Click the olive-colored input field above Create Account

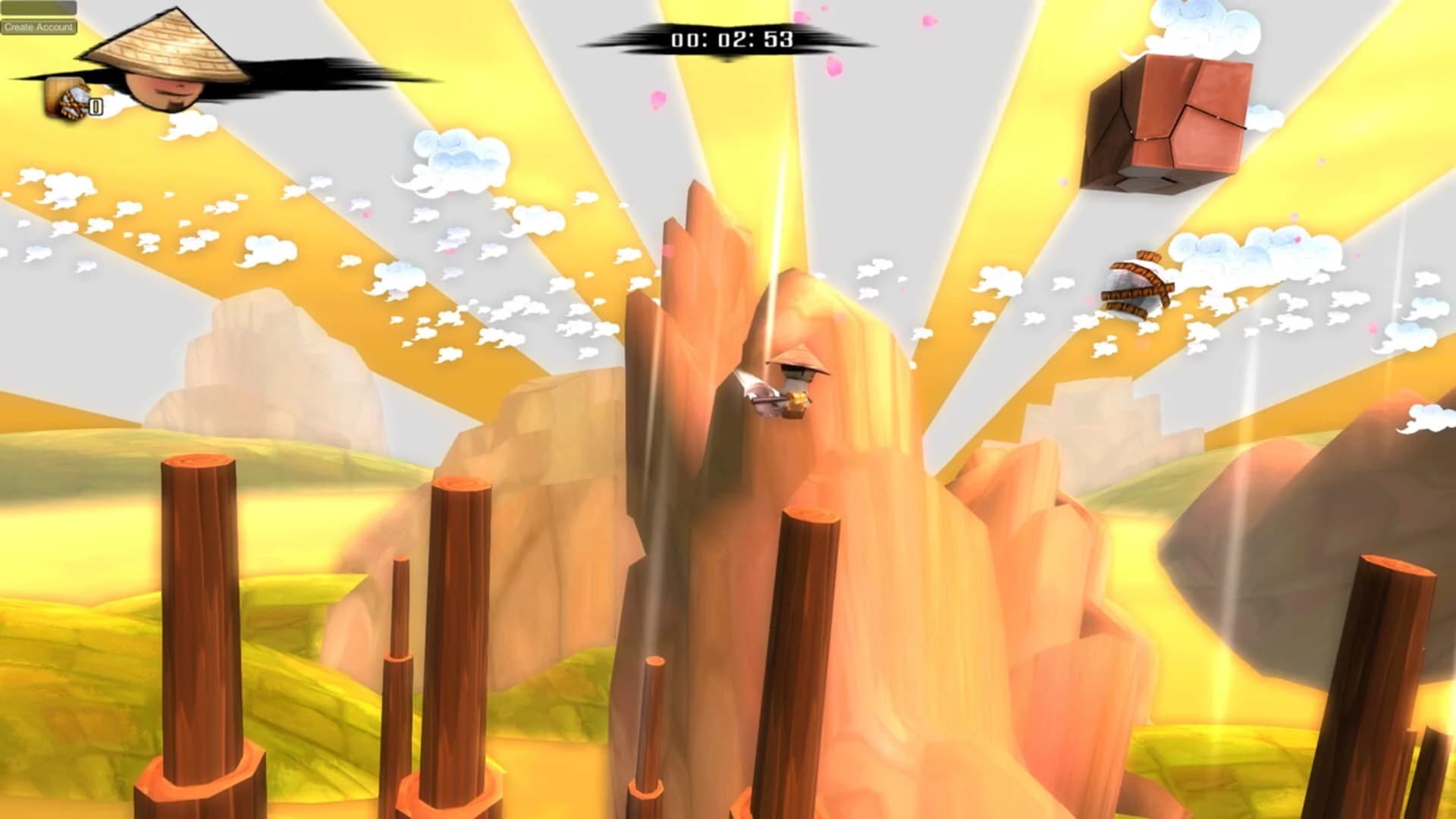point(38,8)
